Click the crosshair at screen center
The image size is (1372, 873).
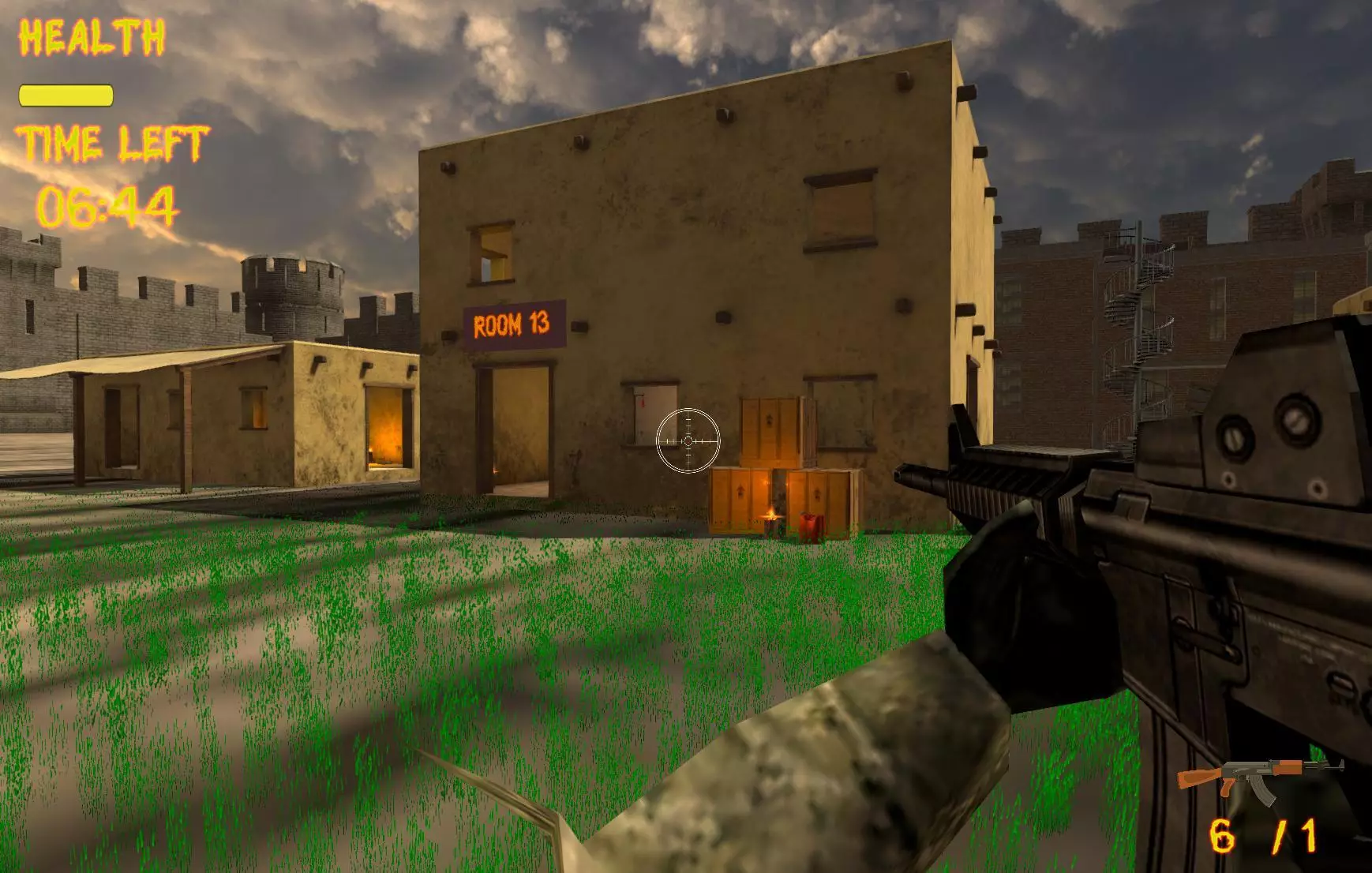[688, 442]
